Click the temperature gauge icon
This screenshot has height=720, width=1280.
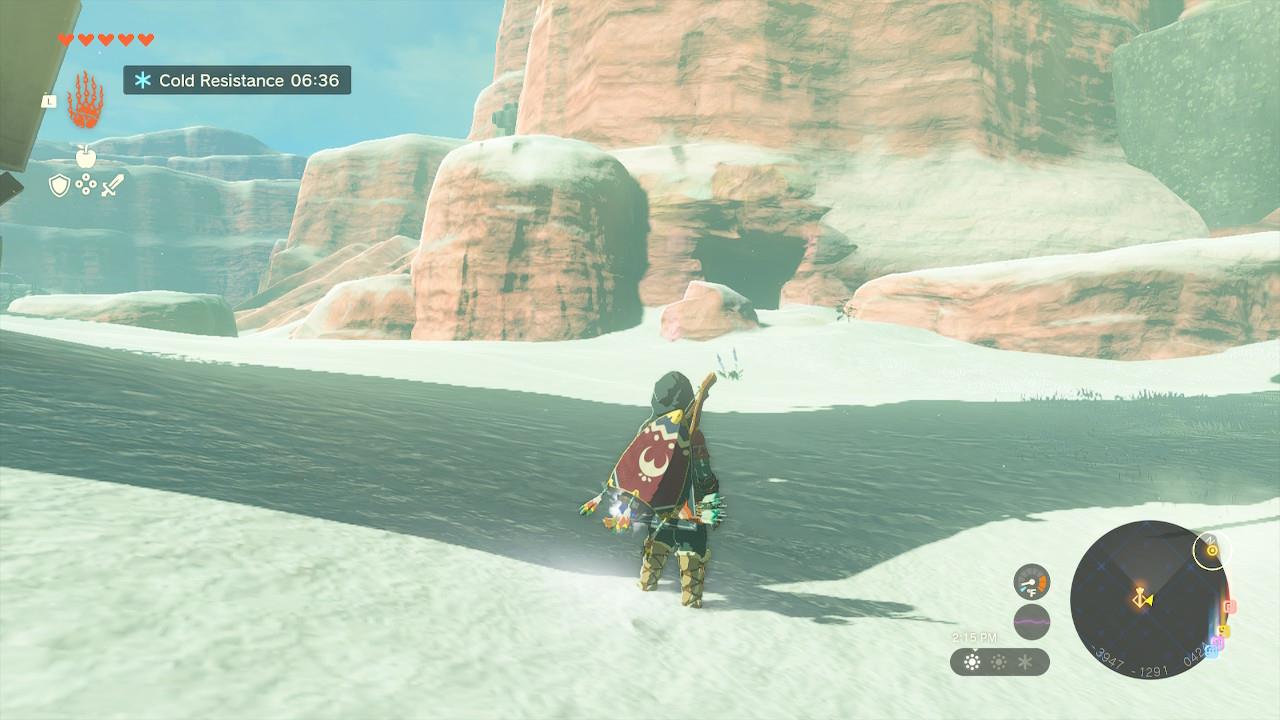(x=1032, y=582)
